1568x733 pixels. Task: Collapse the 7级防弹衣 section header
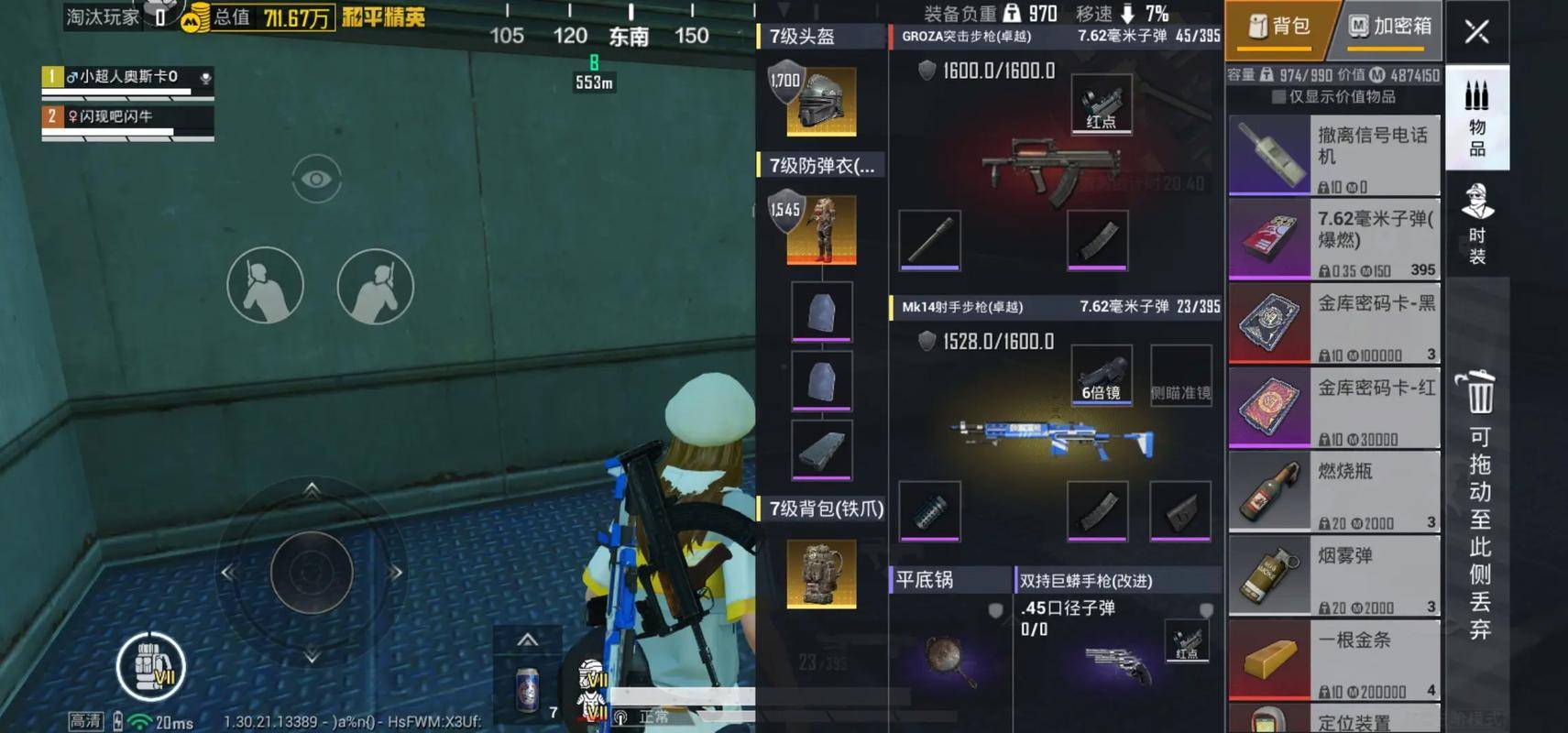(x=820, y=167)
